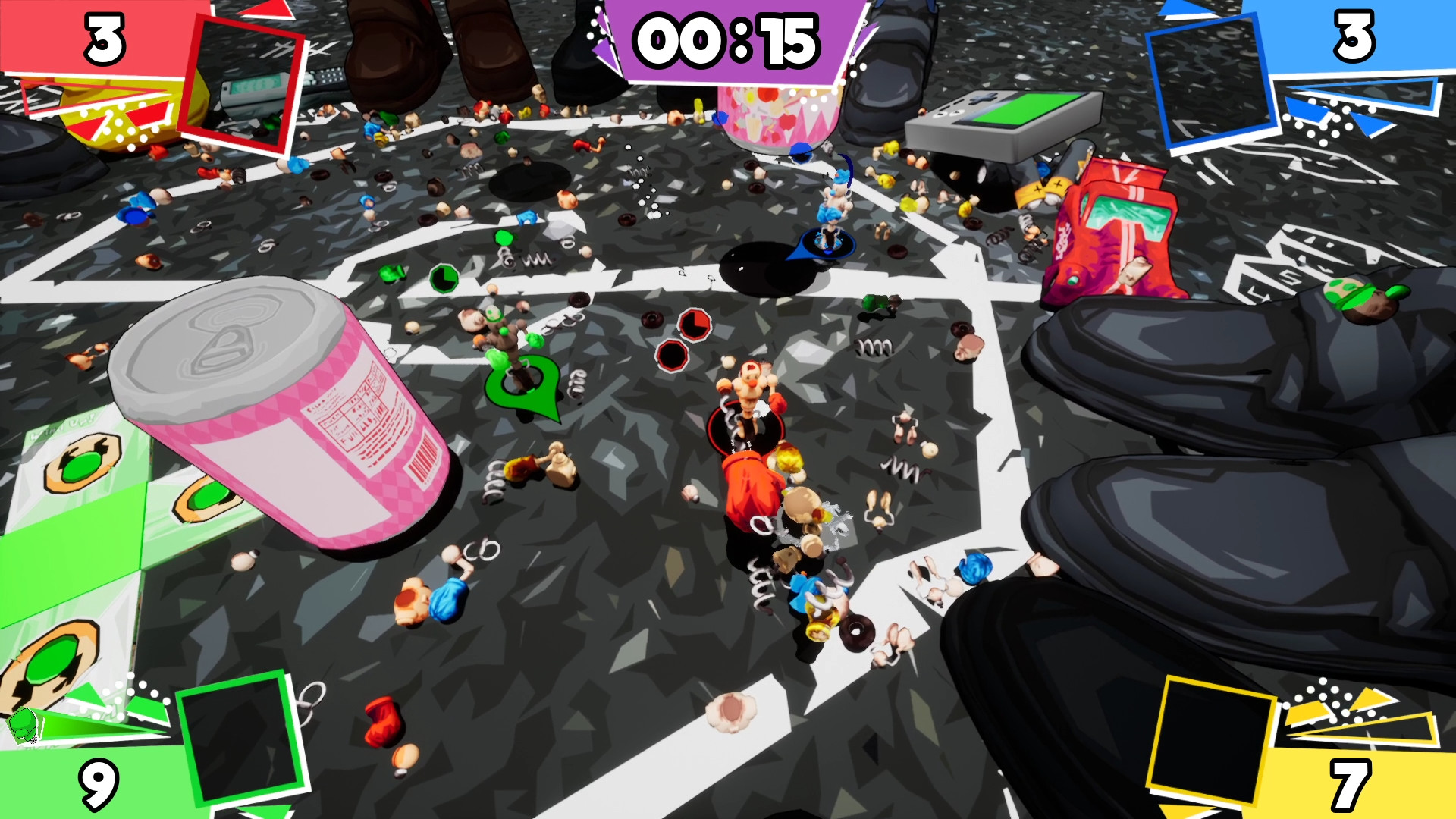This screenshot has width=1456, height=819.
Task: Select the green player score panel showing 9
Action: point(99,777)
